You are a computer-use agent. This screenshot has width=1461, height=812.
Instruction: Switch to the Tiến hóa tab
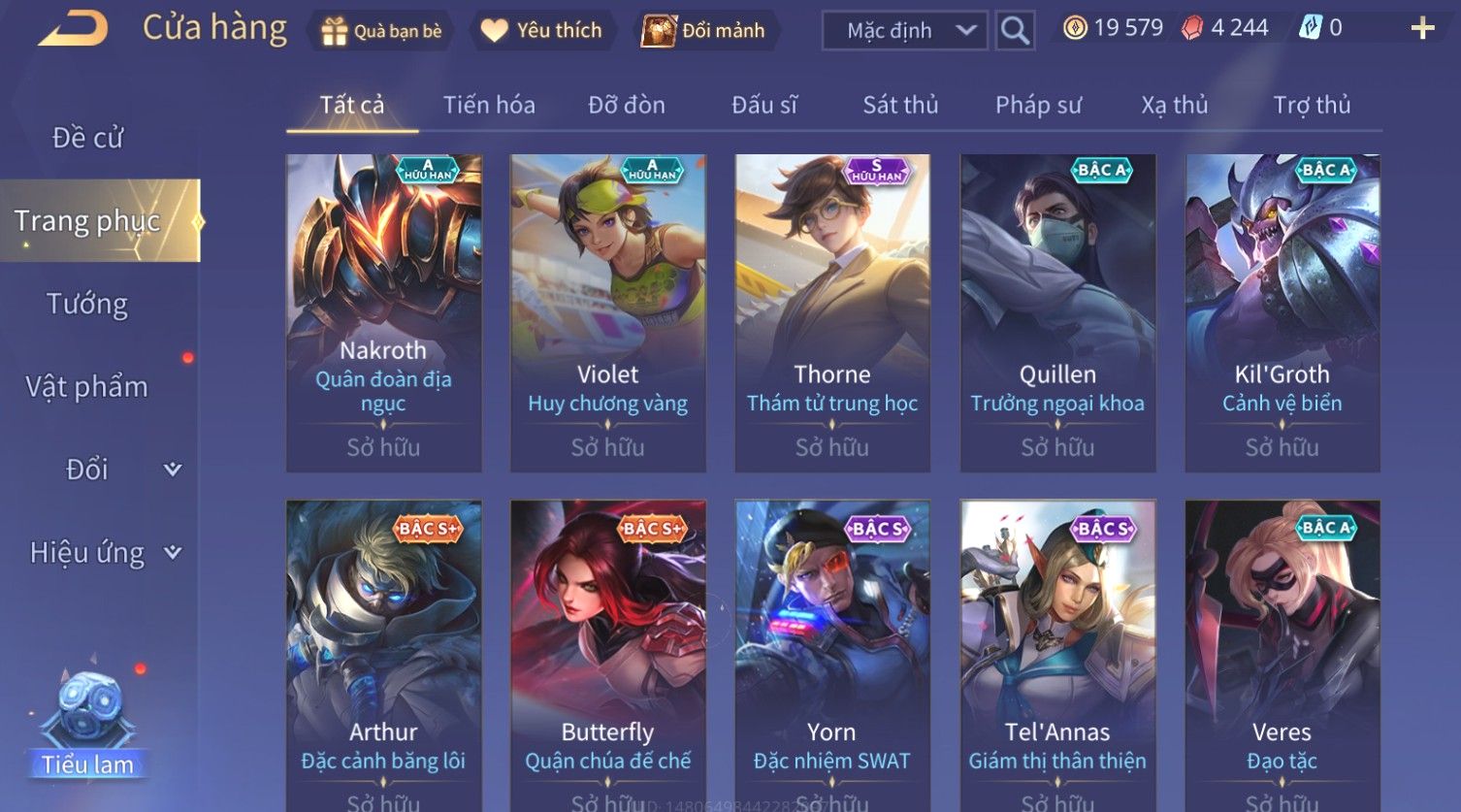click(x=489, y=105)
